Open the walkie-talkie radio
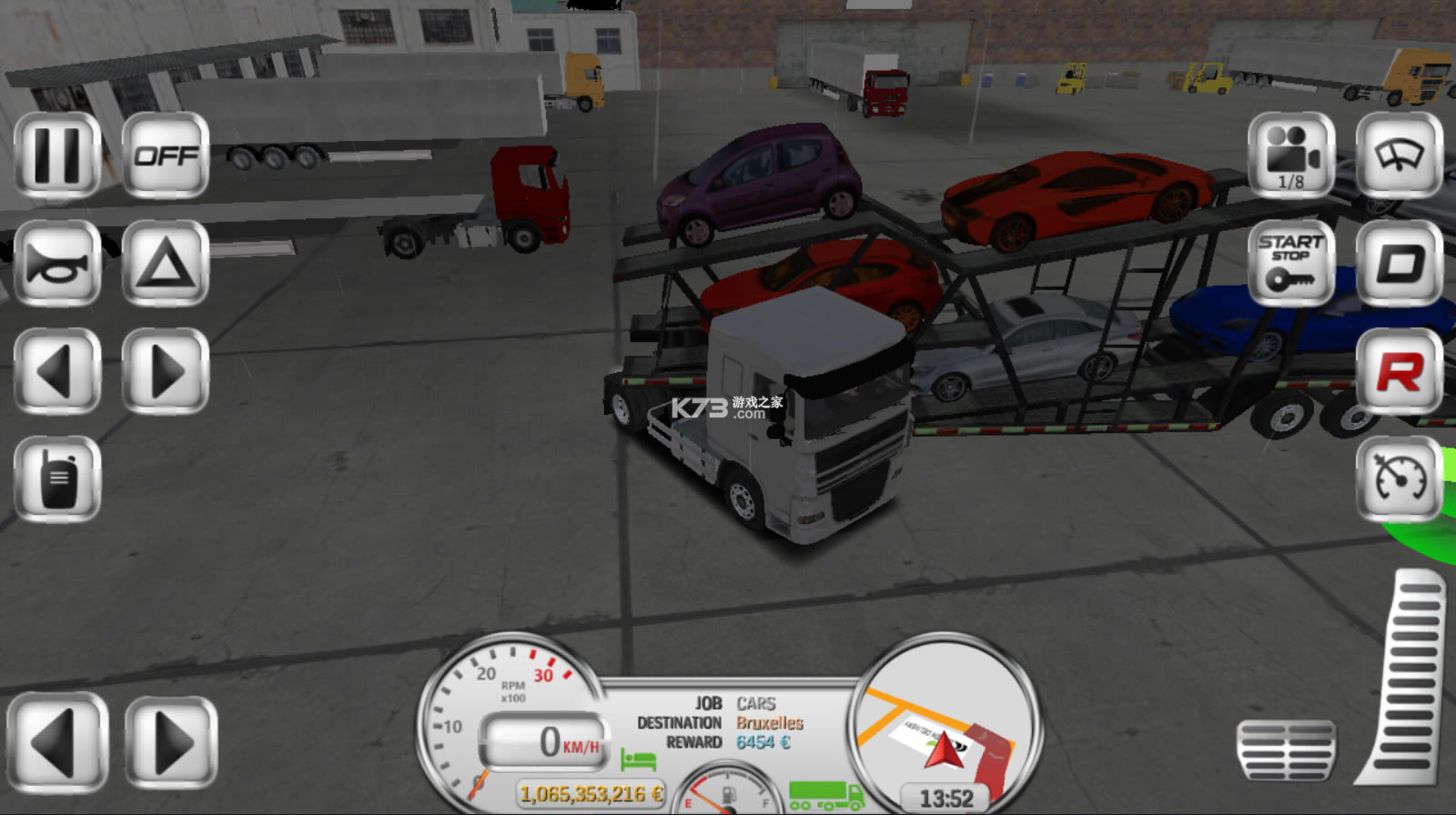 pyautogui.click(x=57, y=479)
